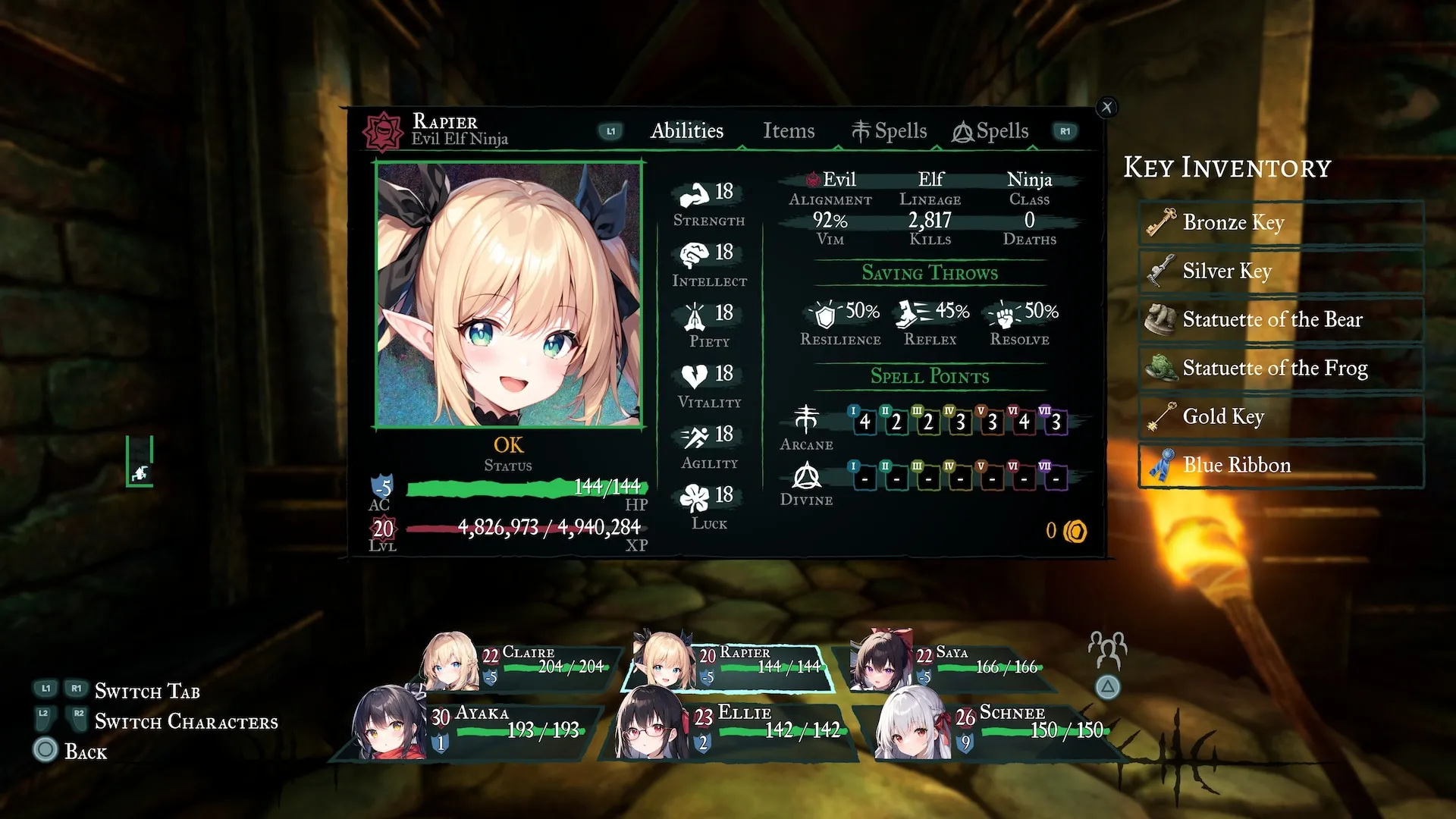Click Rapier's large character portrait
This screenshot has width=1456, height=819.
tap(509, 295)
